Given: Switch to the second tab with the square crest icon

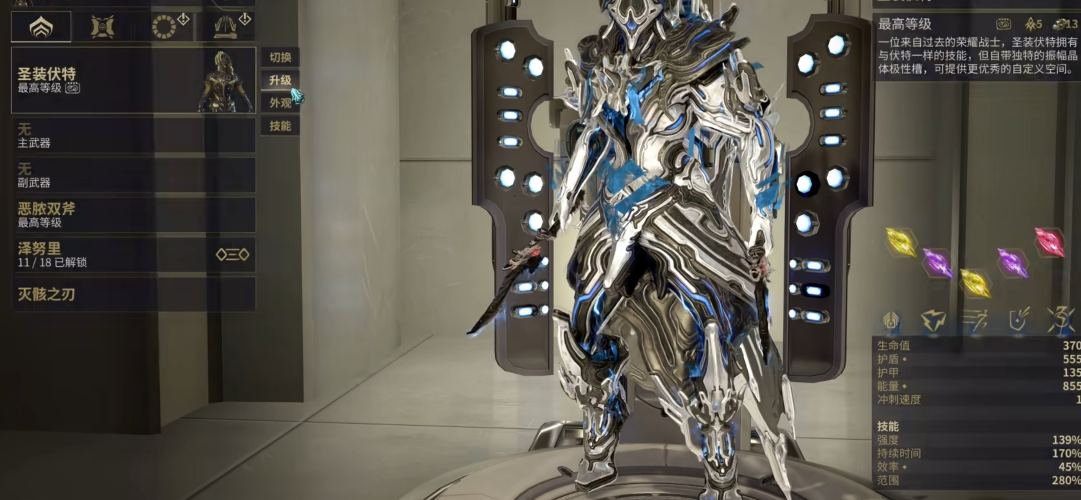Looking at the screenshot, I should pos(102,27).
